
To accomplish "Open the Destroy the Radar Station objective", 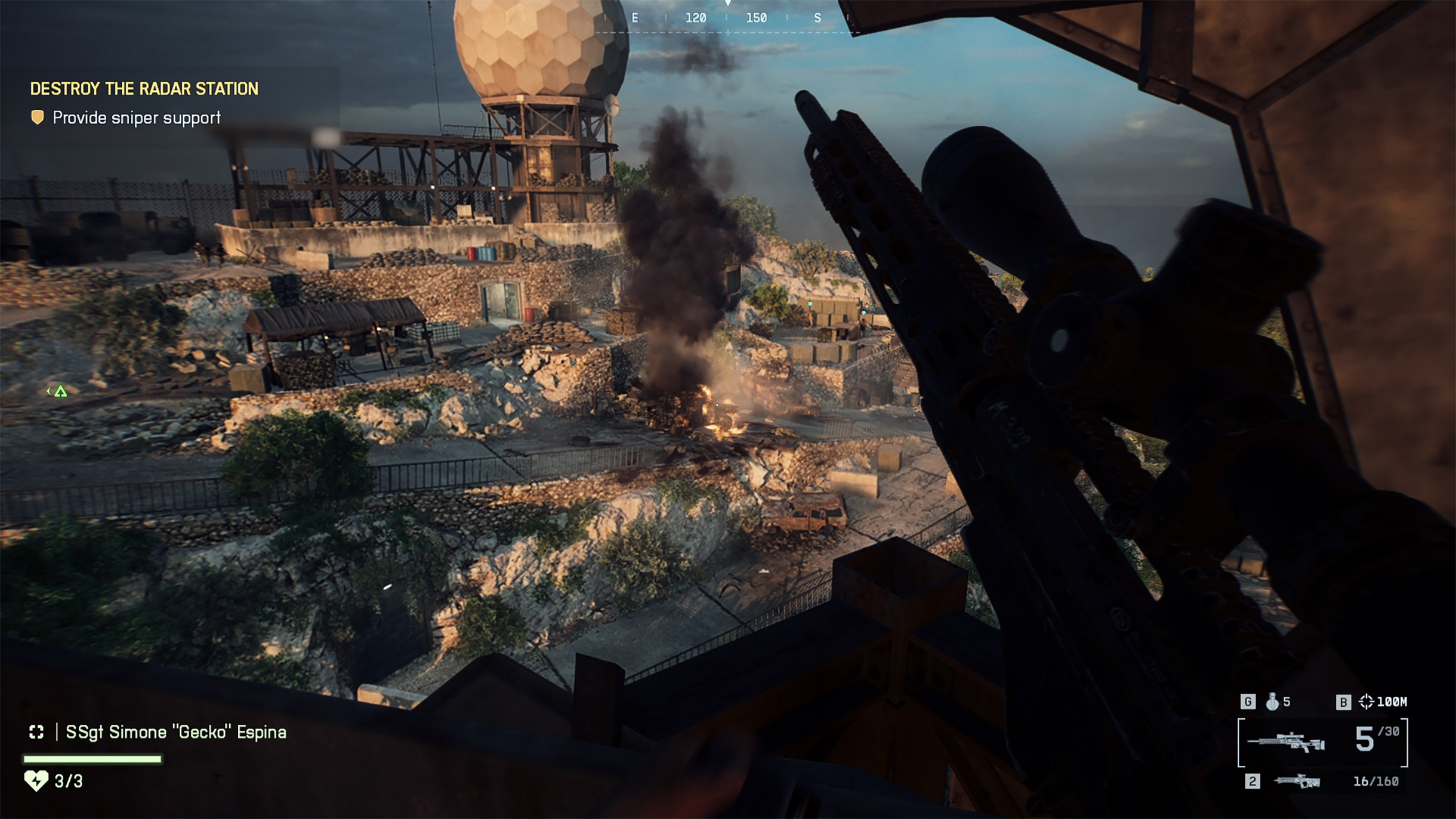I will click(x=144, y=89).
